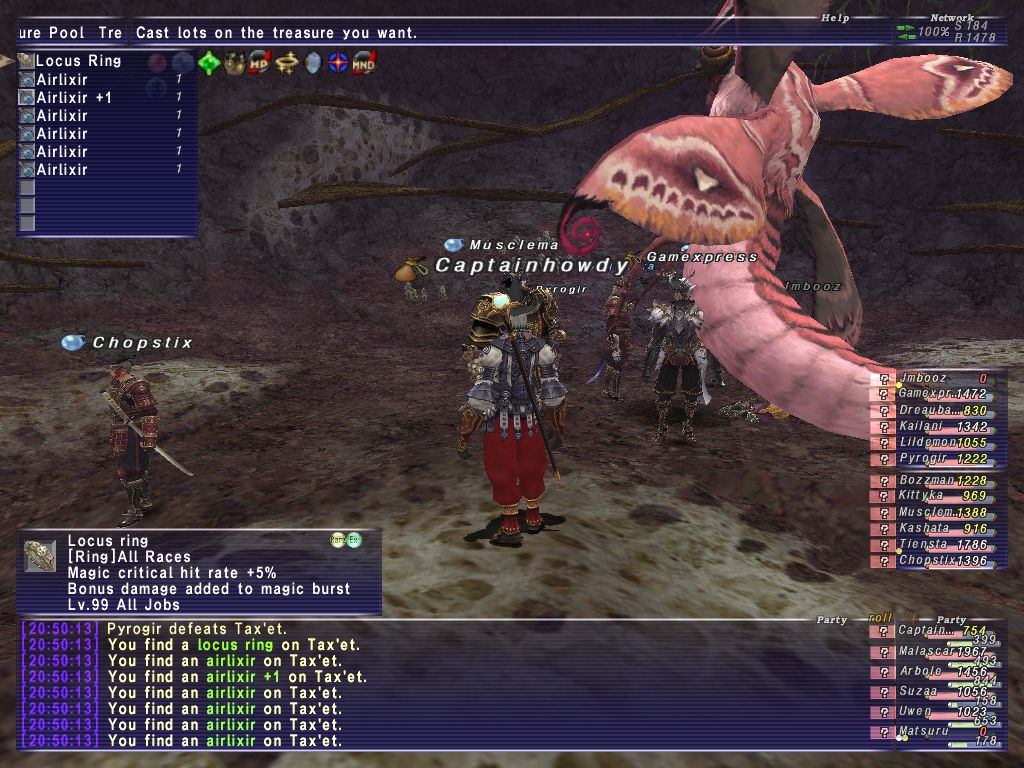Select the Airlixir +1 treasure entry

tap(74, 98)
